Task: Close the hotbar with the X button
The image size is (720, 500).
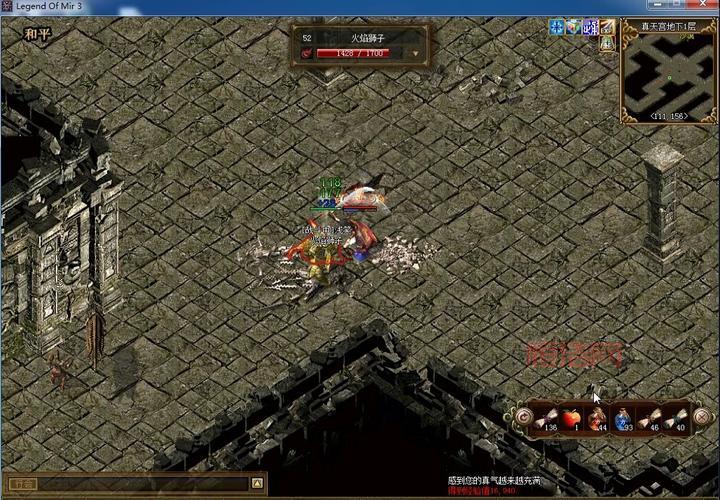Action: (x=704, y=418)
